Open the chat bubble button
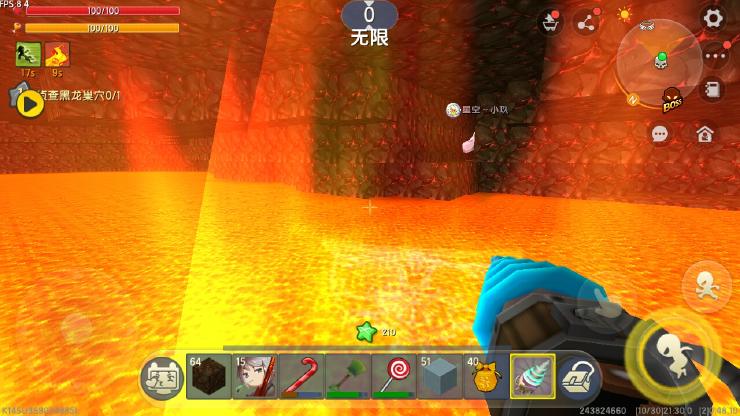 click(x=660, y=133)
